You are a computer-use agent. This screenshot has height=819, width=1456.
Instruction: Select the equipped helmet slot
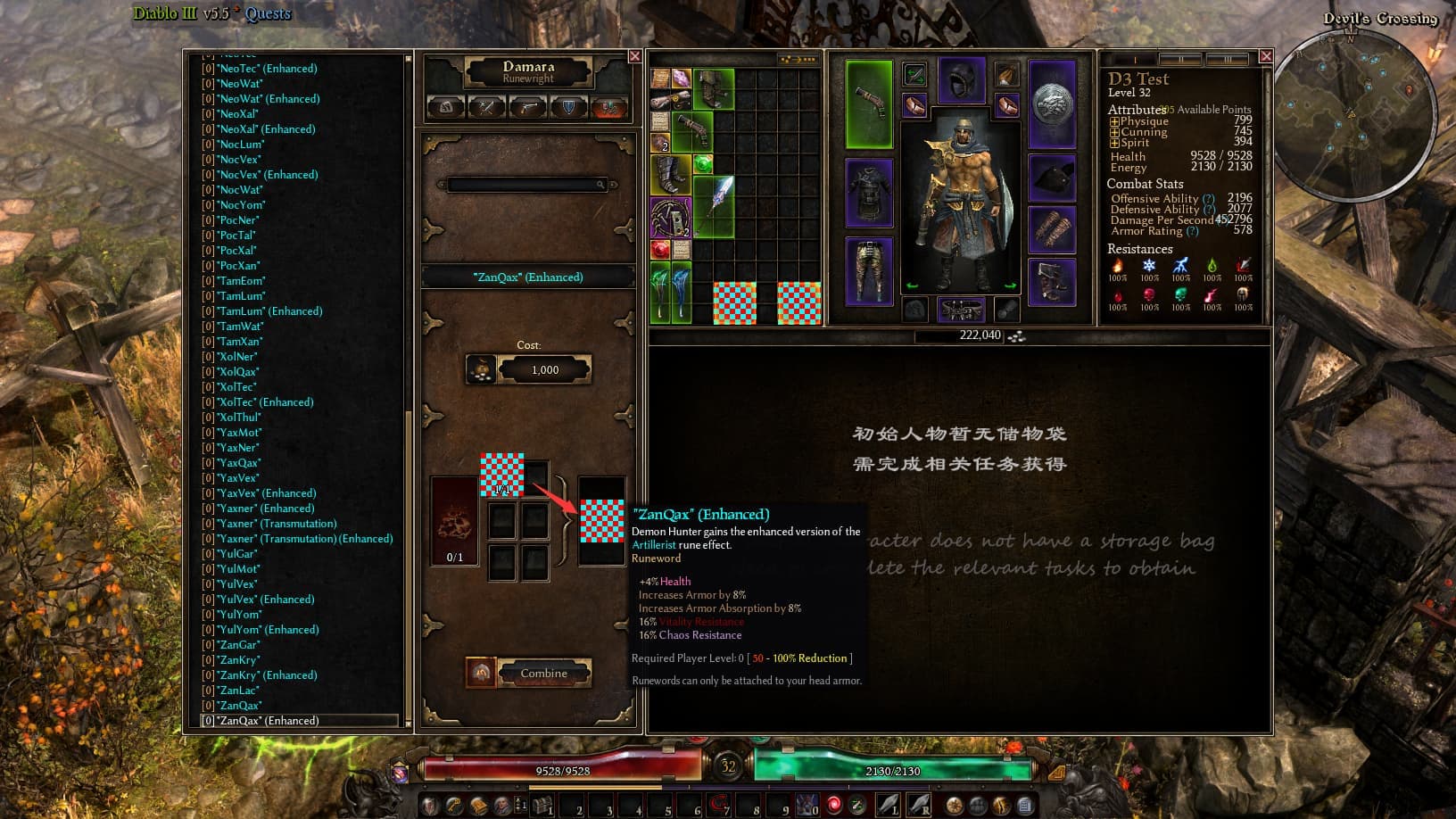pos(961,82)
